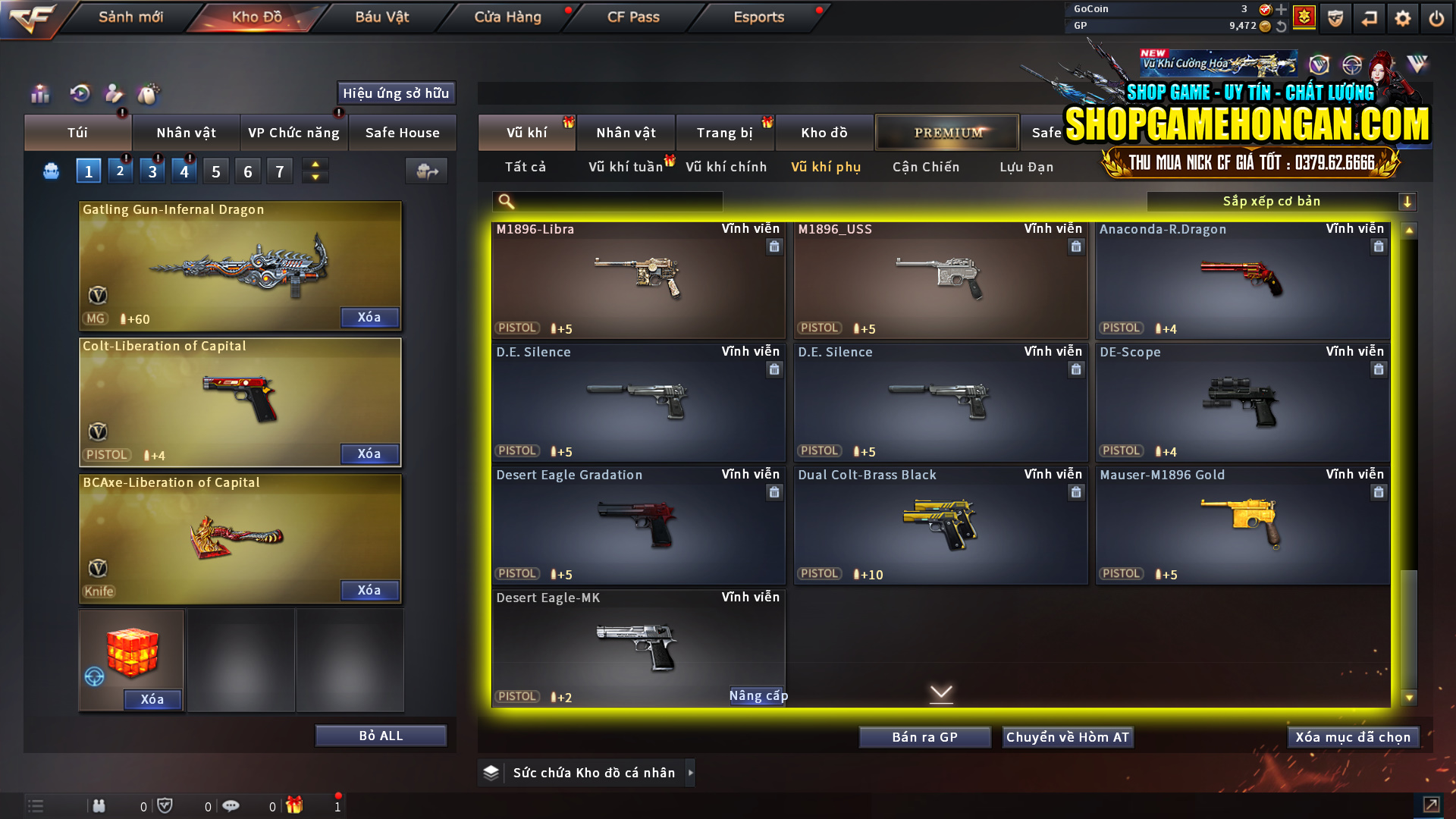This screenshot has height=819, width=1456.
Task: Enable bag number 7
Action: pos(279,171)
